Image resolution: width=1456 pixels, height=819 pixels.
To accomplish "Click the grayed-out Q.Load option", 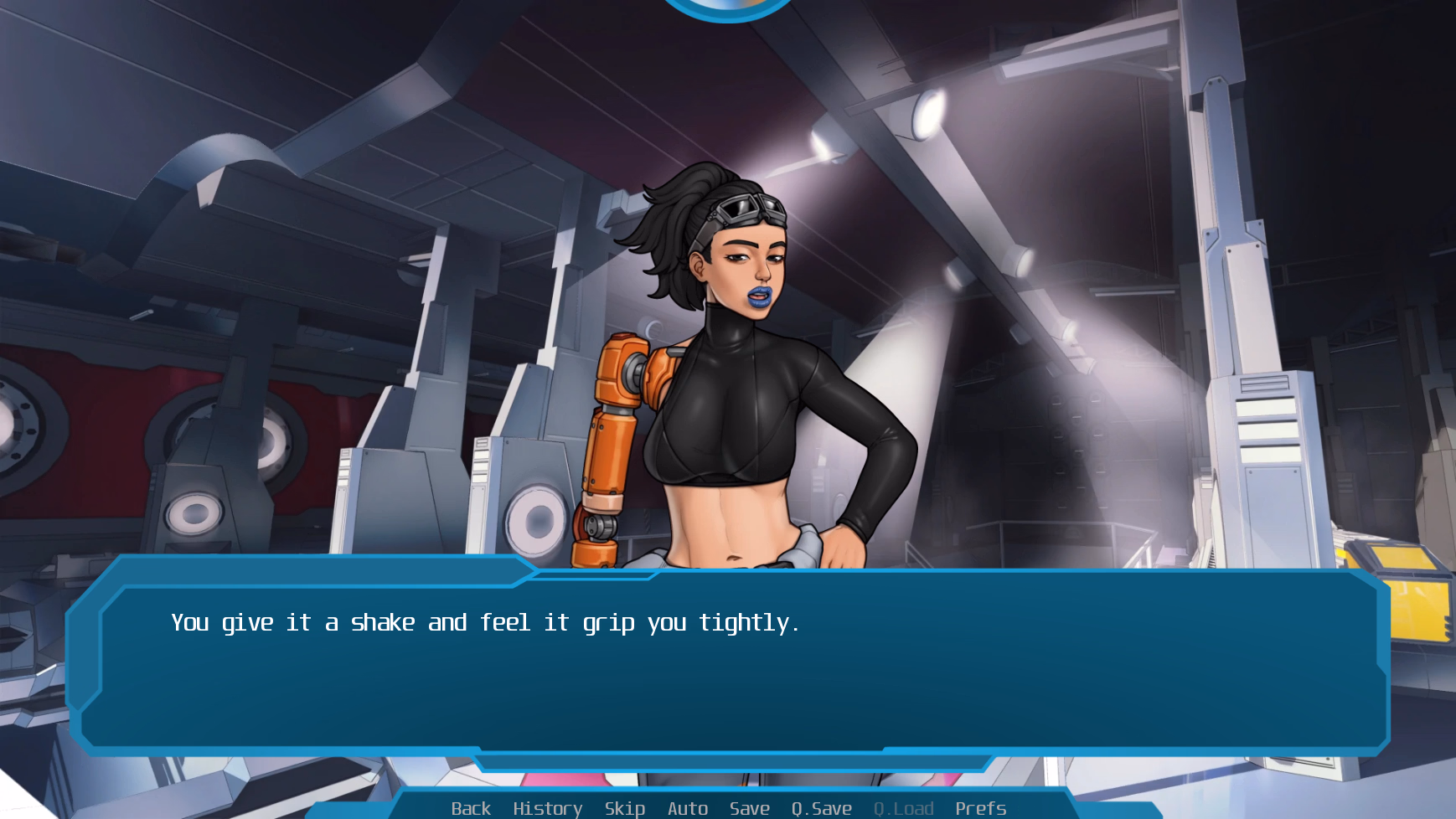I will [903, 808].
